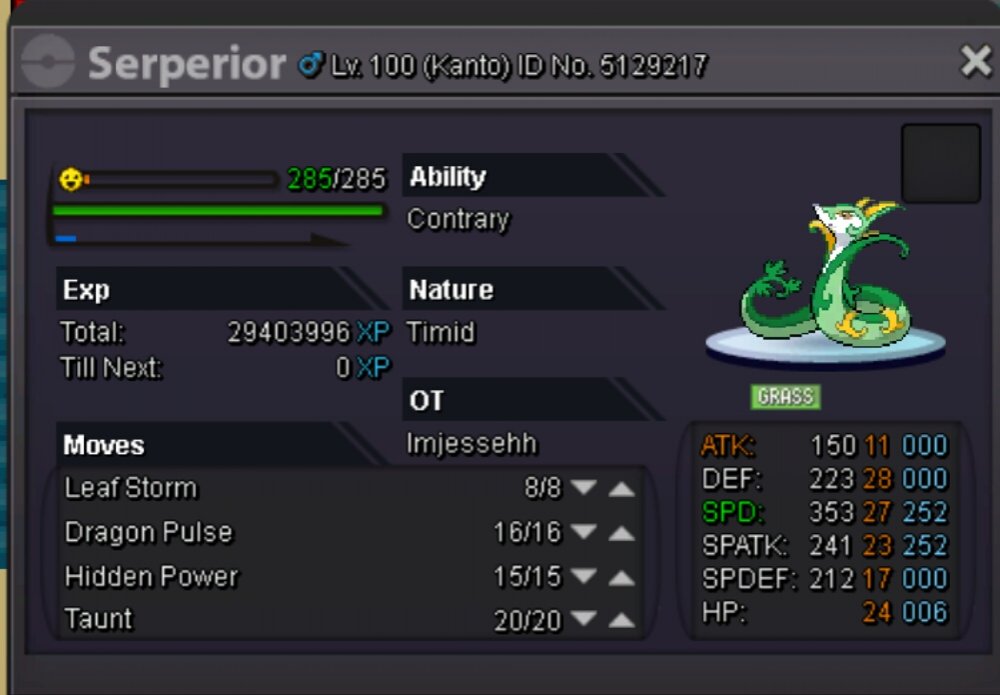Close the Serperior summary window
Image resolution: width=1000 pixels, height=695 pixels.
[x=975, y=62]
